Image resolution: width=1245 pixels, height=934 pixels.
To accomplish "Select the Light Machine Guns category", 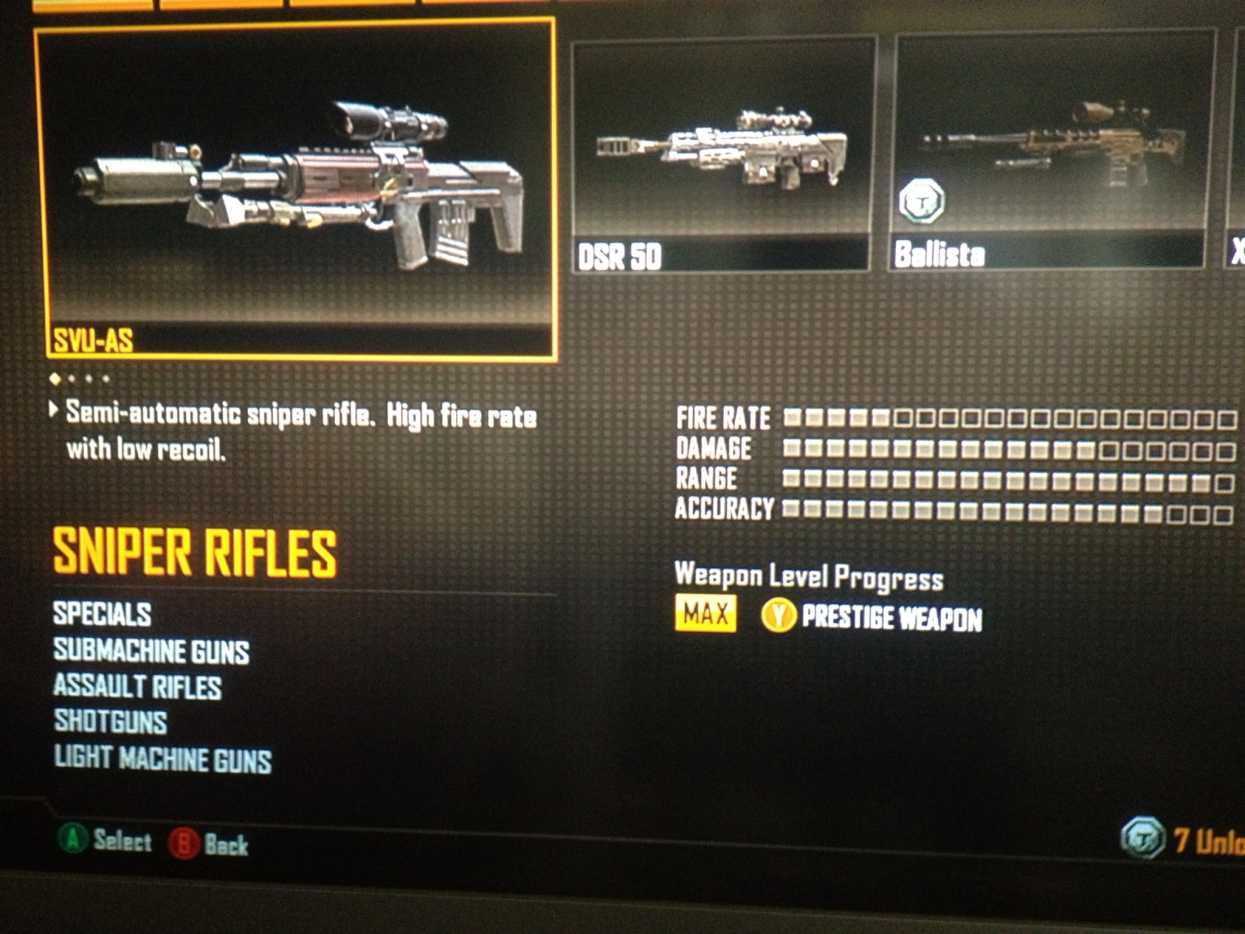I will click(162, 759).
